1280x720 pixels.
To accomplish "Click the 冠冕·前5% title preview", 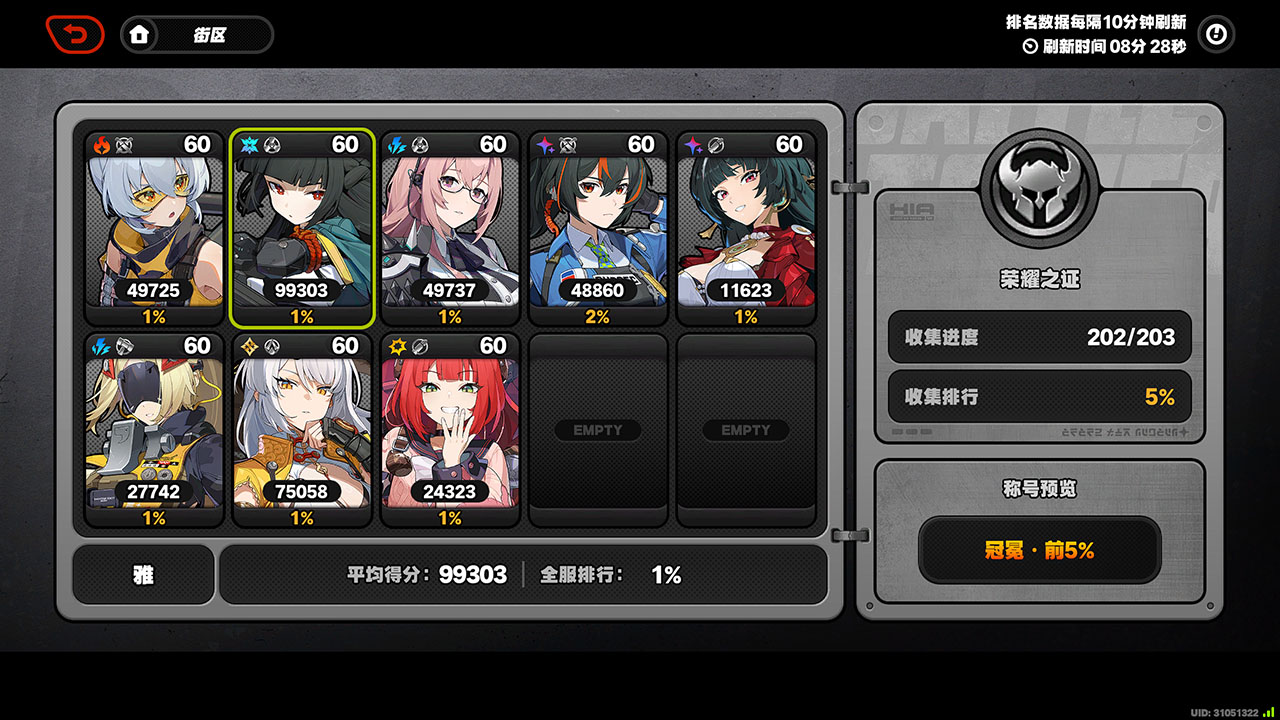I will (1040, 550).
